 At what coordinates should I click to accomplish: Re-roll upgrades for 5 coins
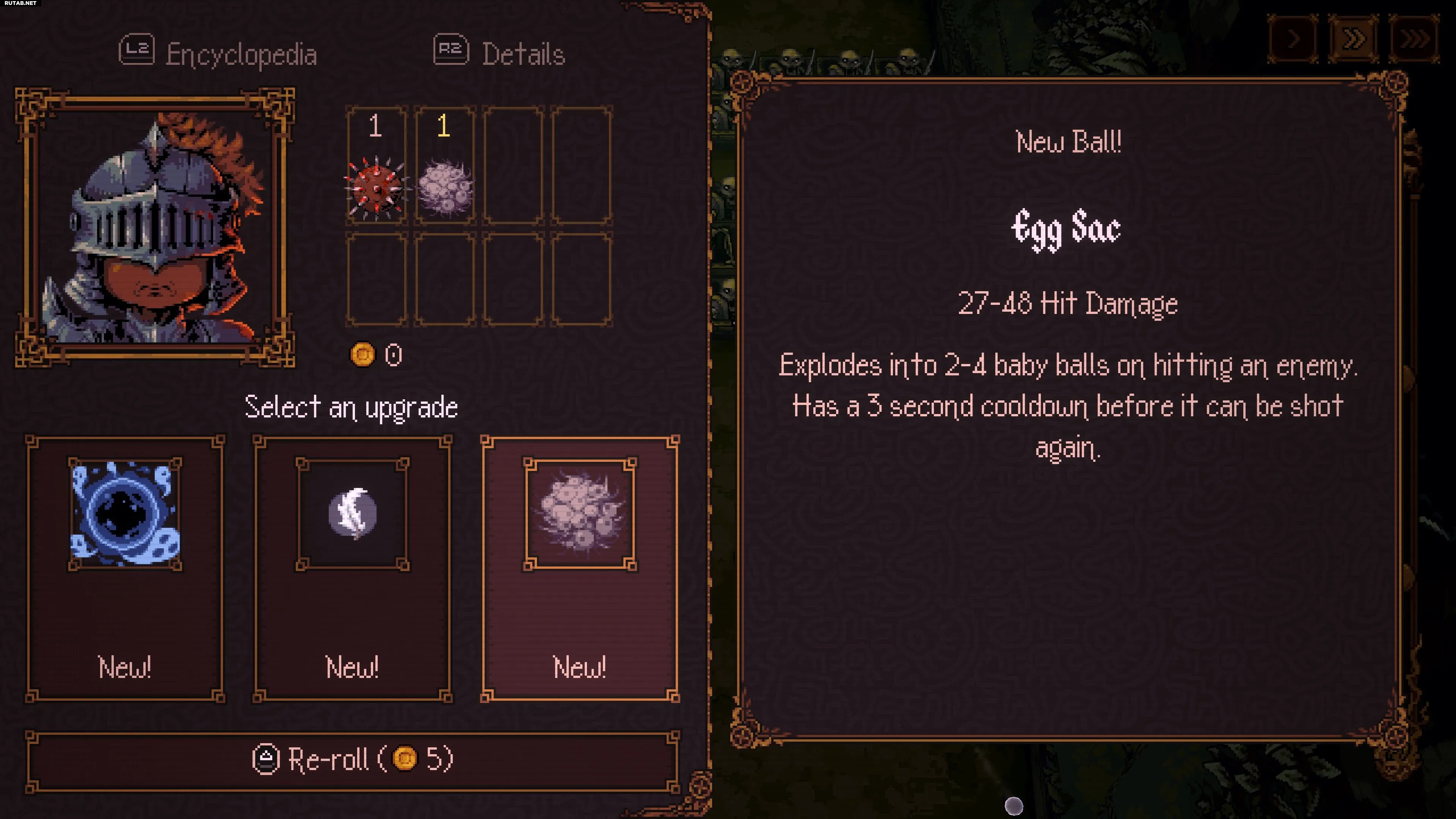(353, 760)
